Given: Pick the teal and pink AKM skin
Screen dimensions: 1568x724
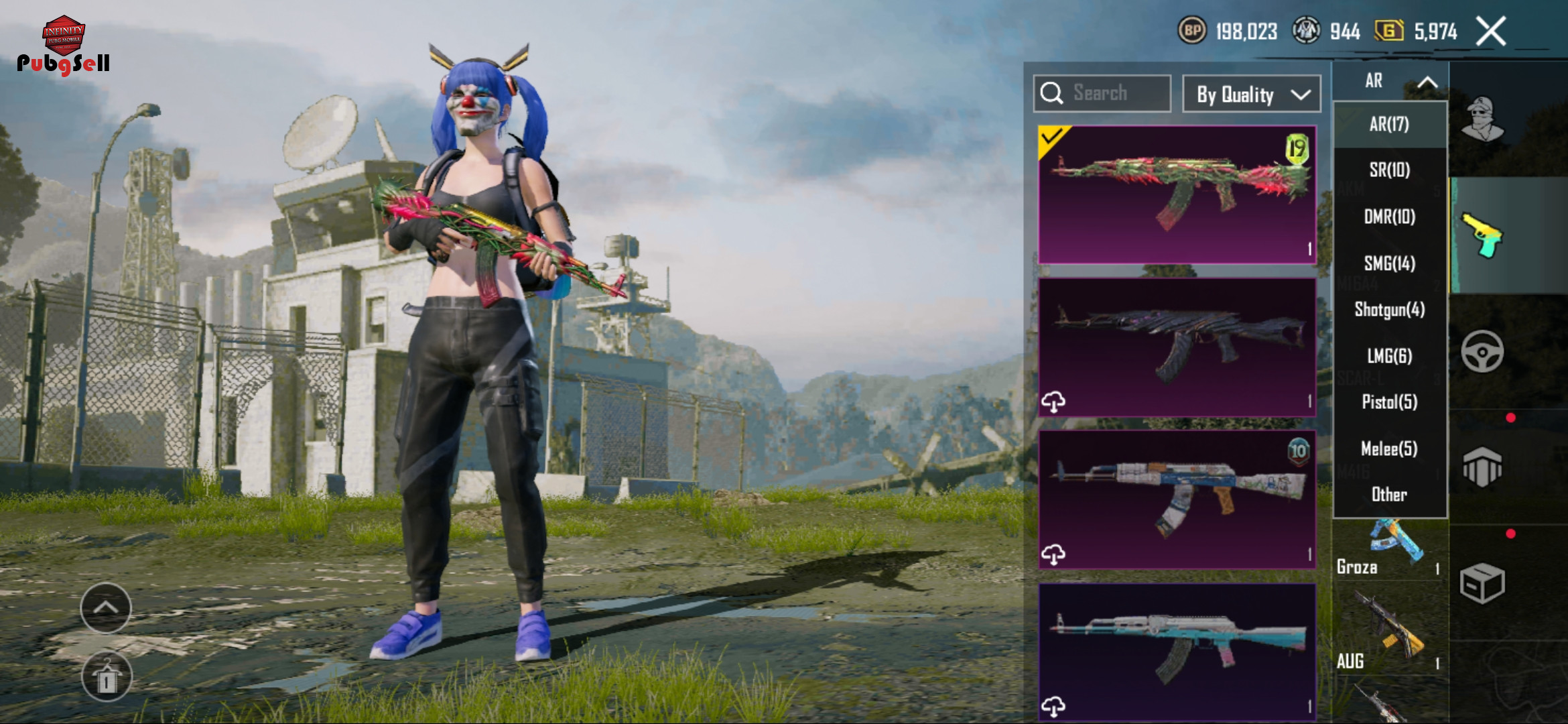Looking at the screenshot, I should pyautogui.click(x=1177, y=650).
